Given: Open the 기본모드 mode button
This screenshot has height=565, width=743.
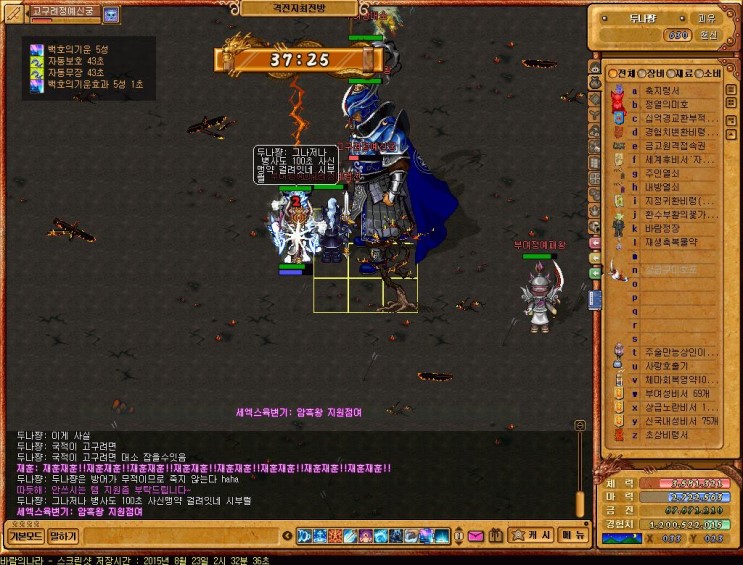Looking at the screenshot, I should 25,536.
